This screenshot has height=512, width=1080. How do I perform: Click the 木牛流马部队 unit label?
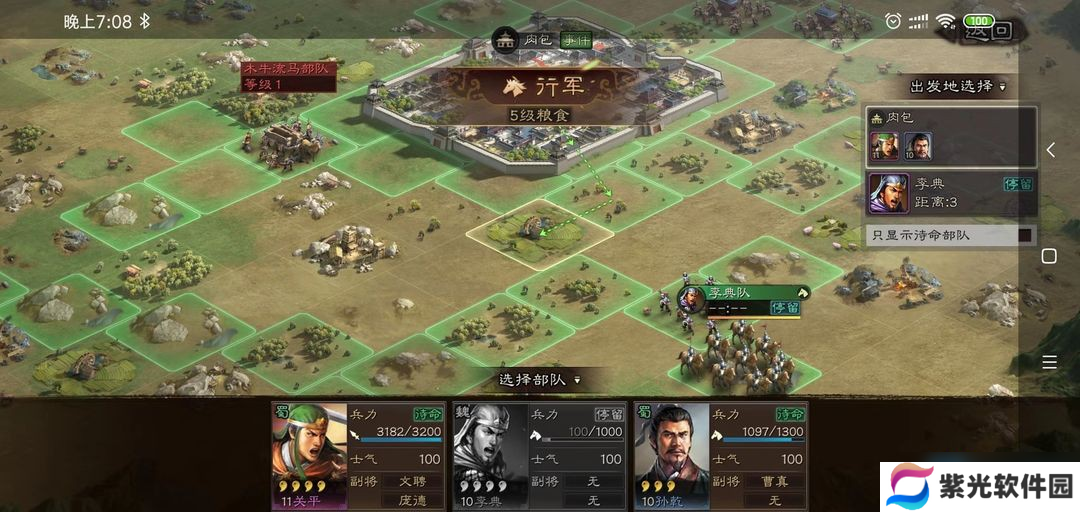pyautogui.click(x=288, y=76)
